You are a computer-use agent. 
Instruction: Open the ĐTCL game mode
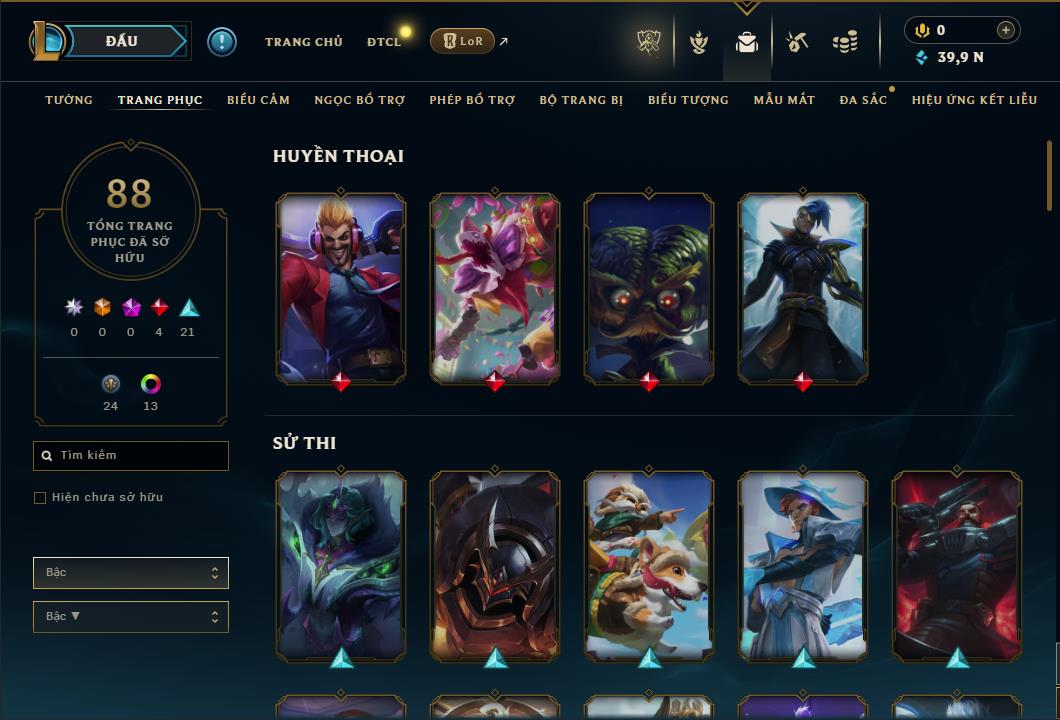383,42
